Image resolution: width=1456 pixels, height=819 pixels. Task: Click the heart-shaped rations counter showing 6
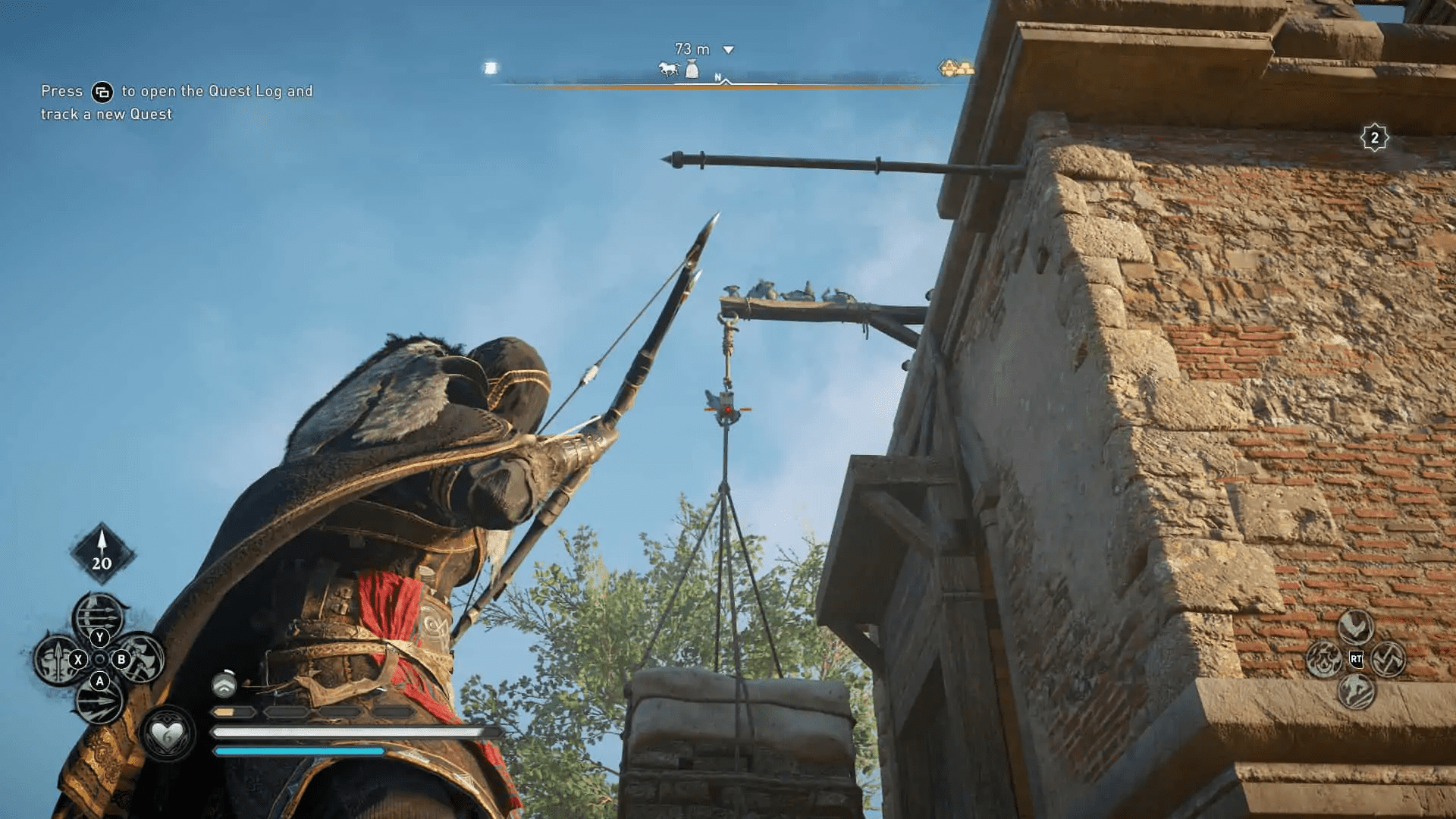pyautogui.click(x=168, y=734)
